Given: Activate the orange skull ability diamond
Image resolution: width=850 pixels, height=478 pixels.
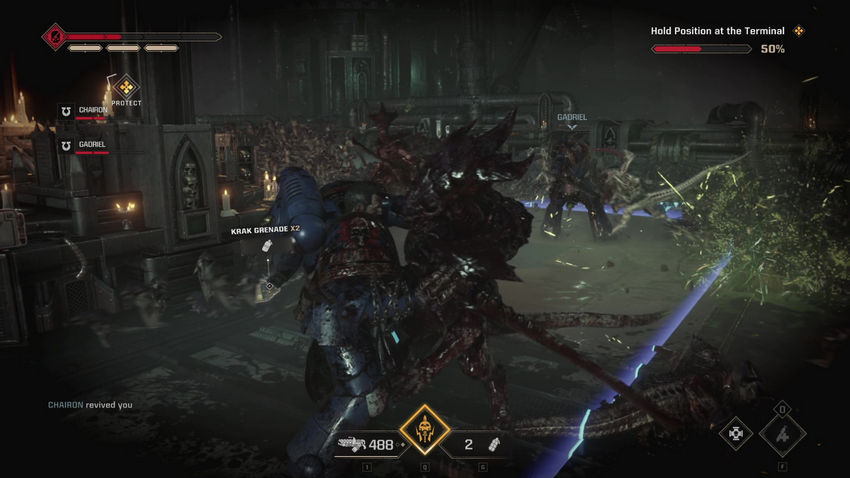Looking at the screenshot, I should pyautogui.click(x=425, y=430).
